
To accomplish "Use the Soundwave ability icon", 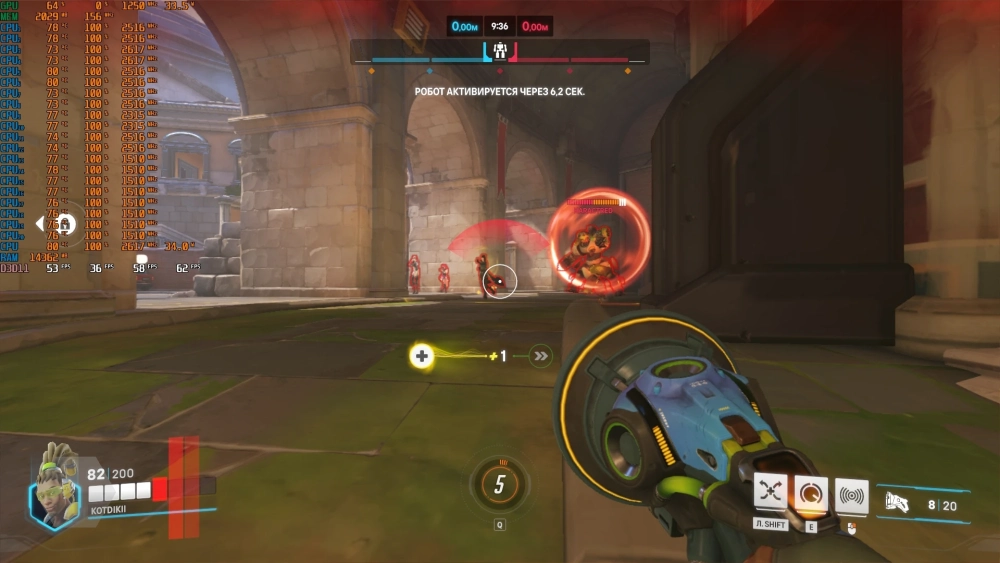I will [x=851, y=496].
